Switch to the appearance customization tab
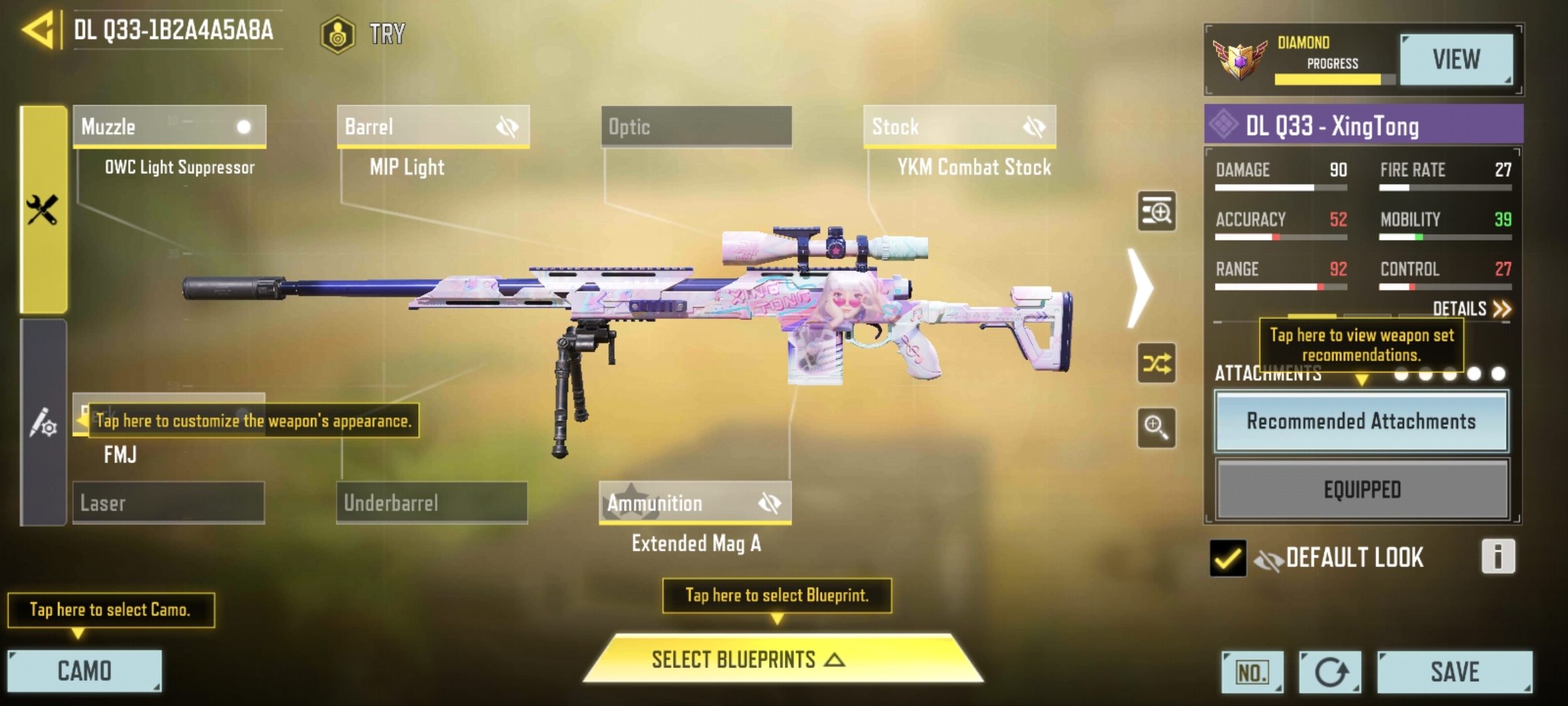Image resolution: width=1568 pixels, height=706 pixels. coord(43,423)
